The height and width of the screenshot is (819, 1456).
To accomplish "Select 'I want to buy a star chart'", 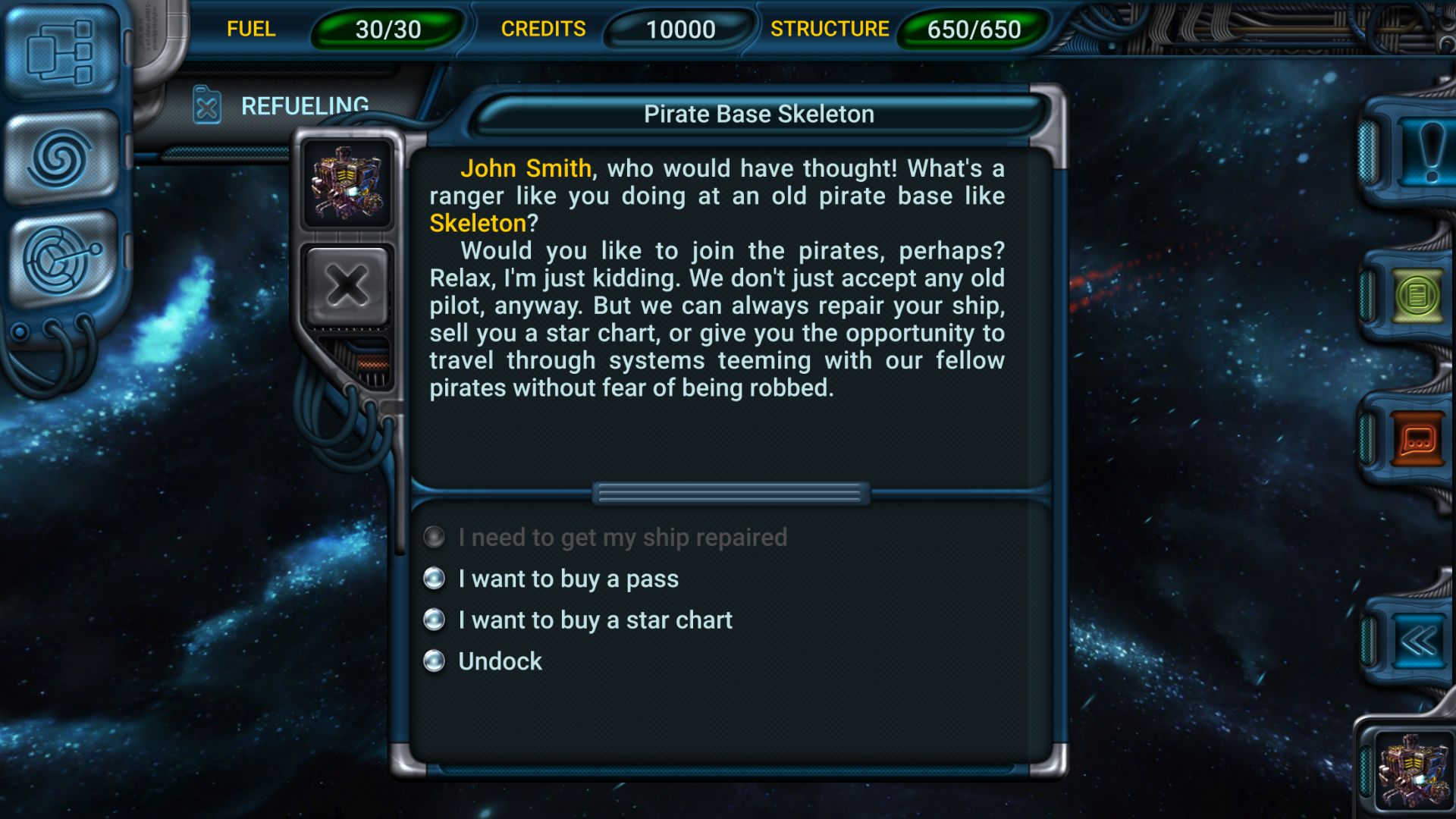I will (594, 620).
